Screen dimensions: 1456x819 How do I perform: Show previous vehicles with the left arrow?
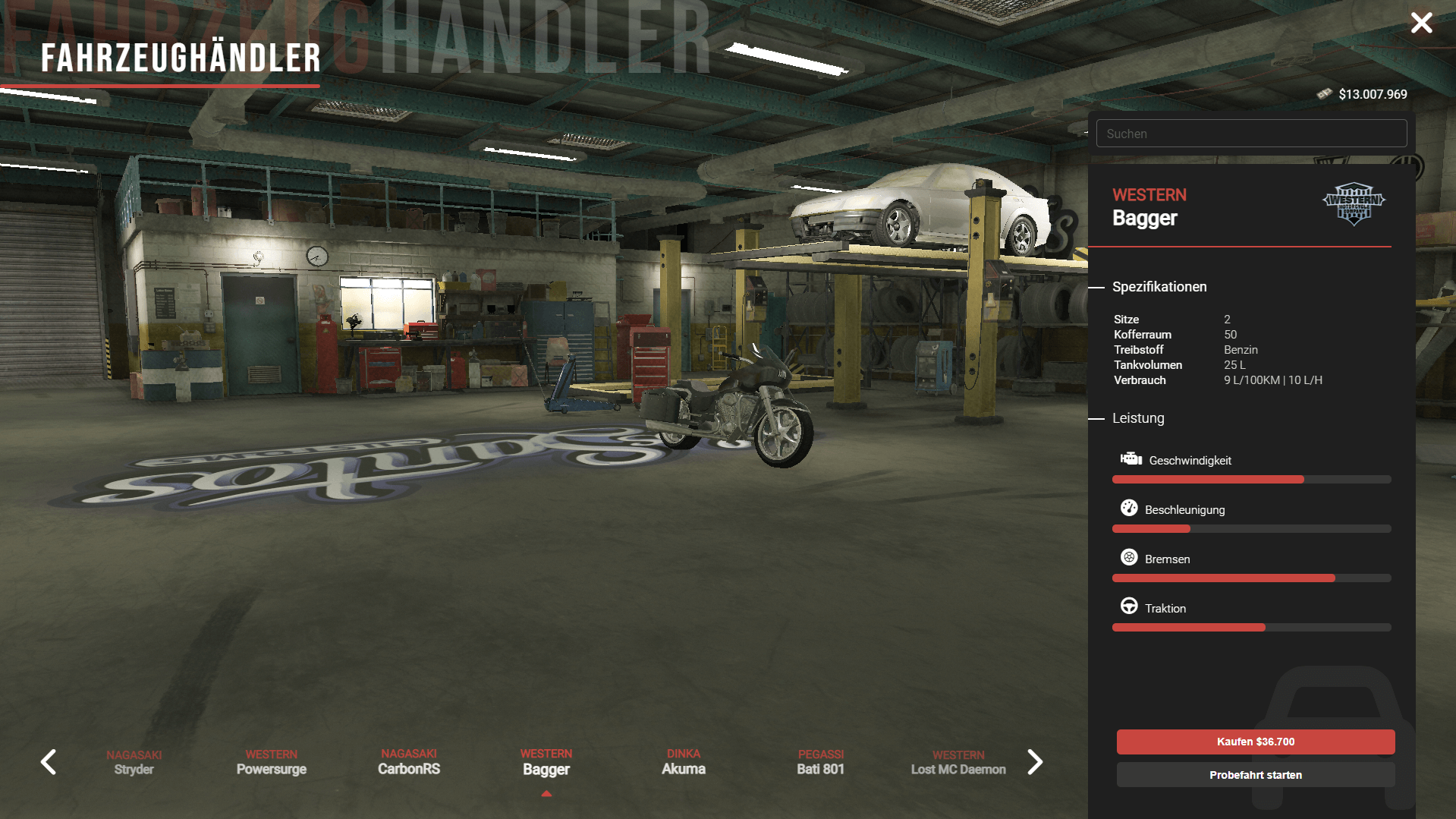49,762
